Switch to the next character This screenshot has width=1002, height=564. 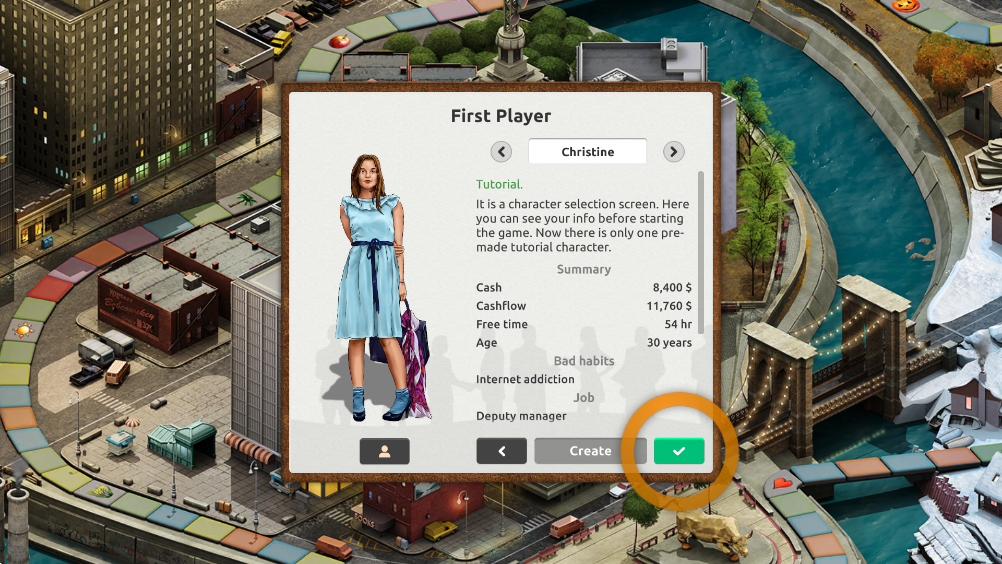pos(674,152)
